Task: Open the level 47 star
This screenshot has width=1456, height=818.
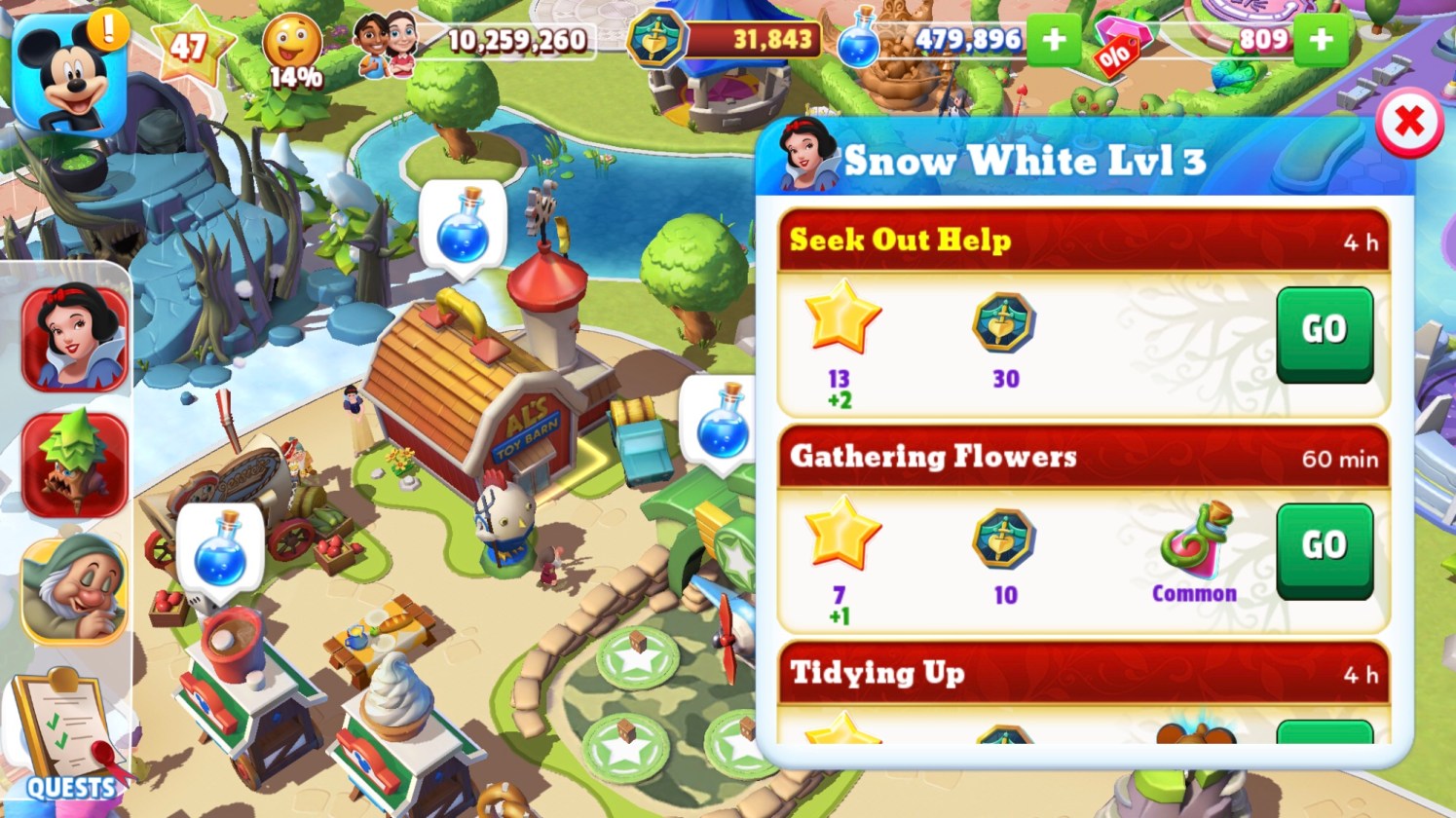Action: pos(190,45)
